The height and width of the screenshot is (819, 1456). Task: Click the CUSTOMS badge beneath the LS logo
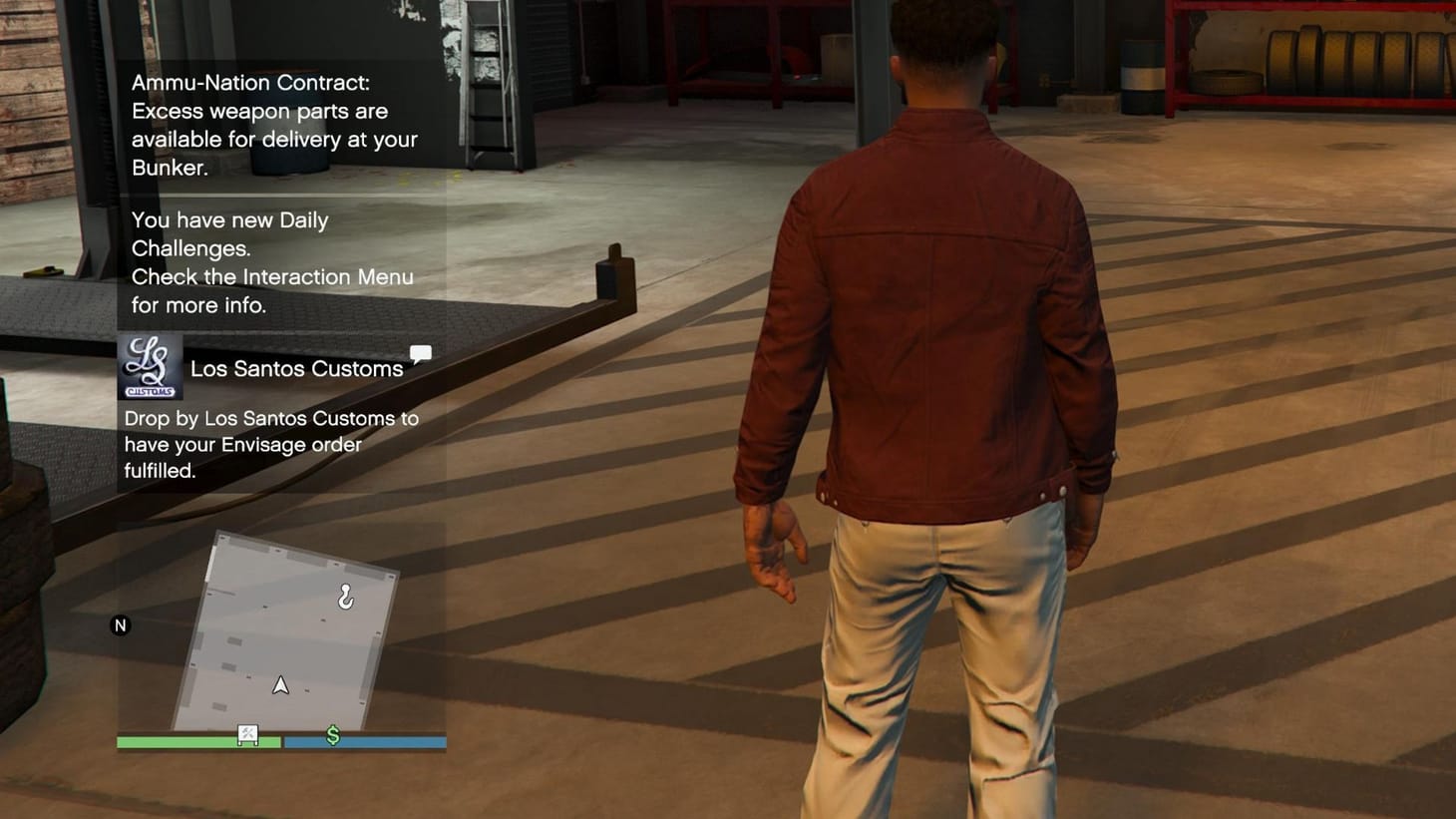click(151, 389)
